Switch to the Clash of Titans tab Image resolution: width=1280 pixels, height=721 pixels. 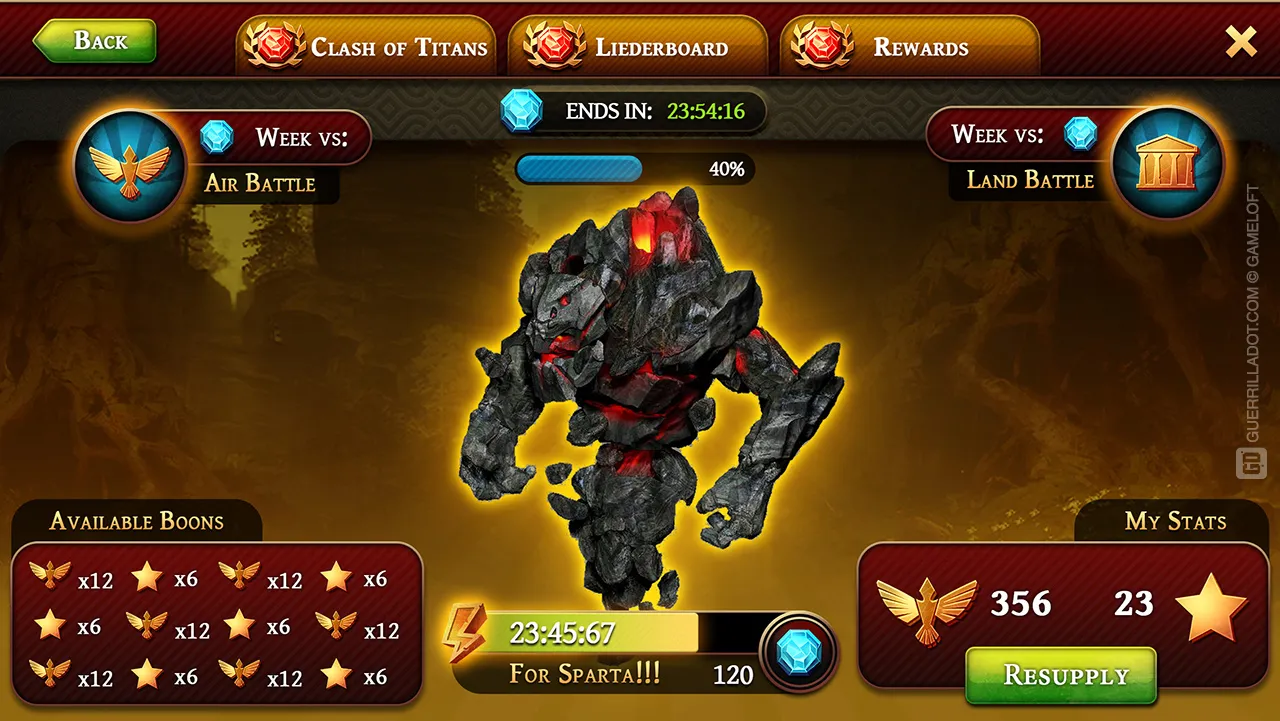366,47
